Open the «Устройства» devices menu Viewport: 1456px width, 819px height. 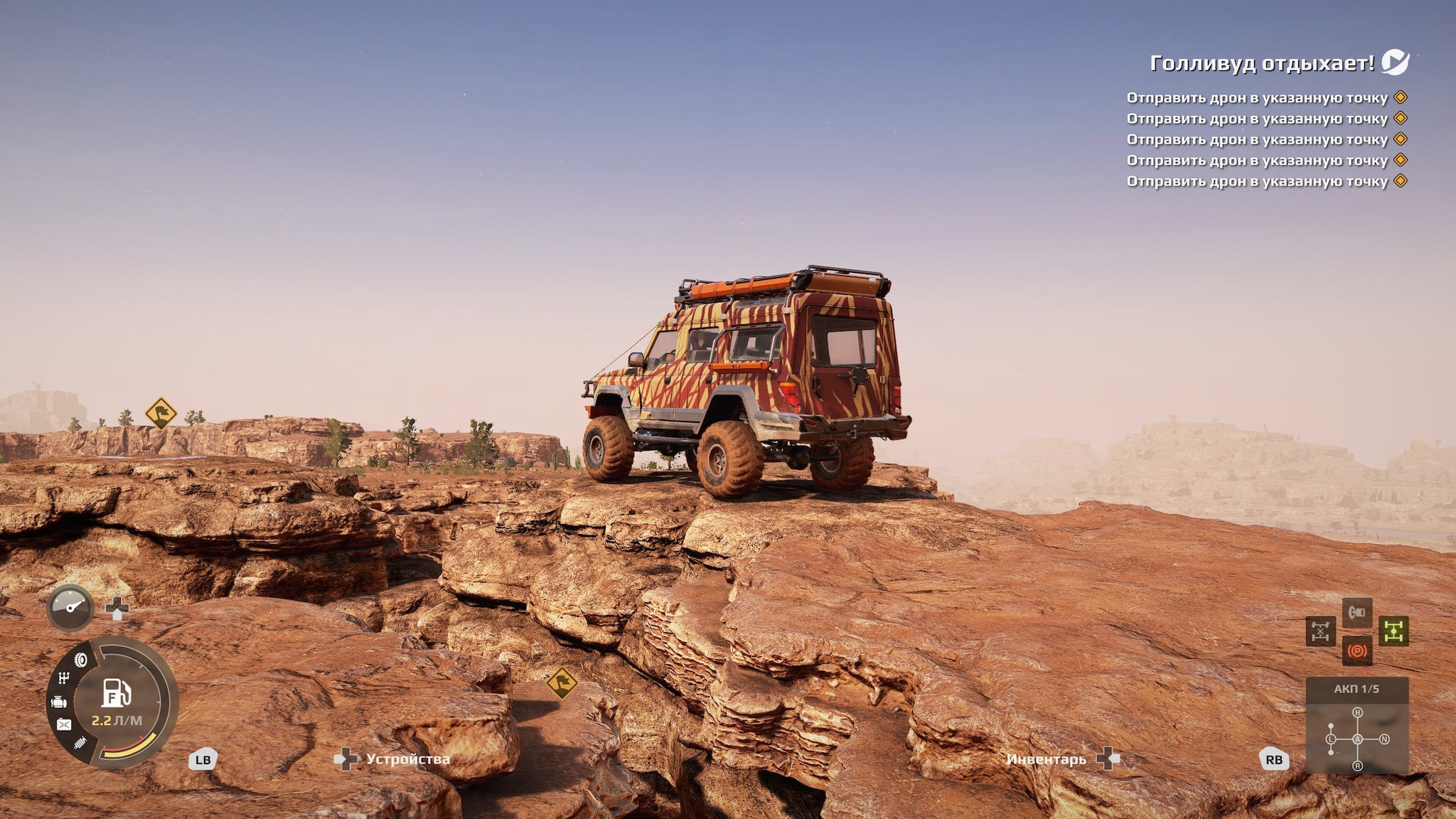pyautogui.click(x=407, y=759)
